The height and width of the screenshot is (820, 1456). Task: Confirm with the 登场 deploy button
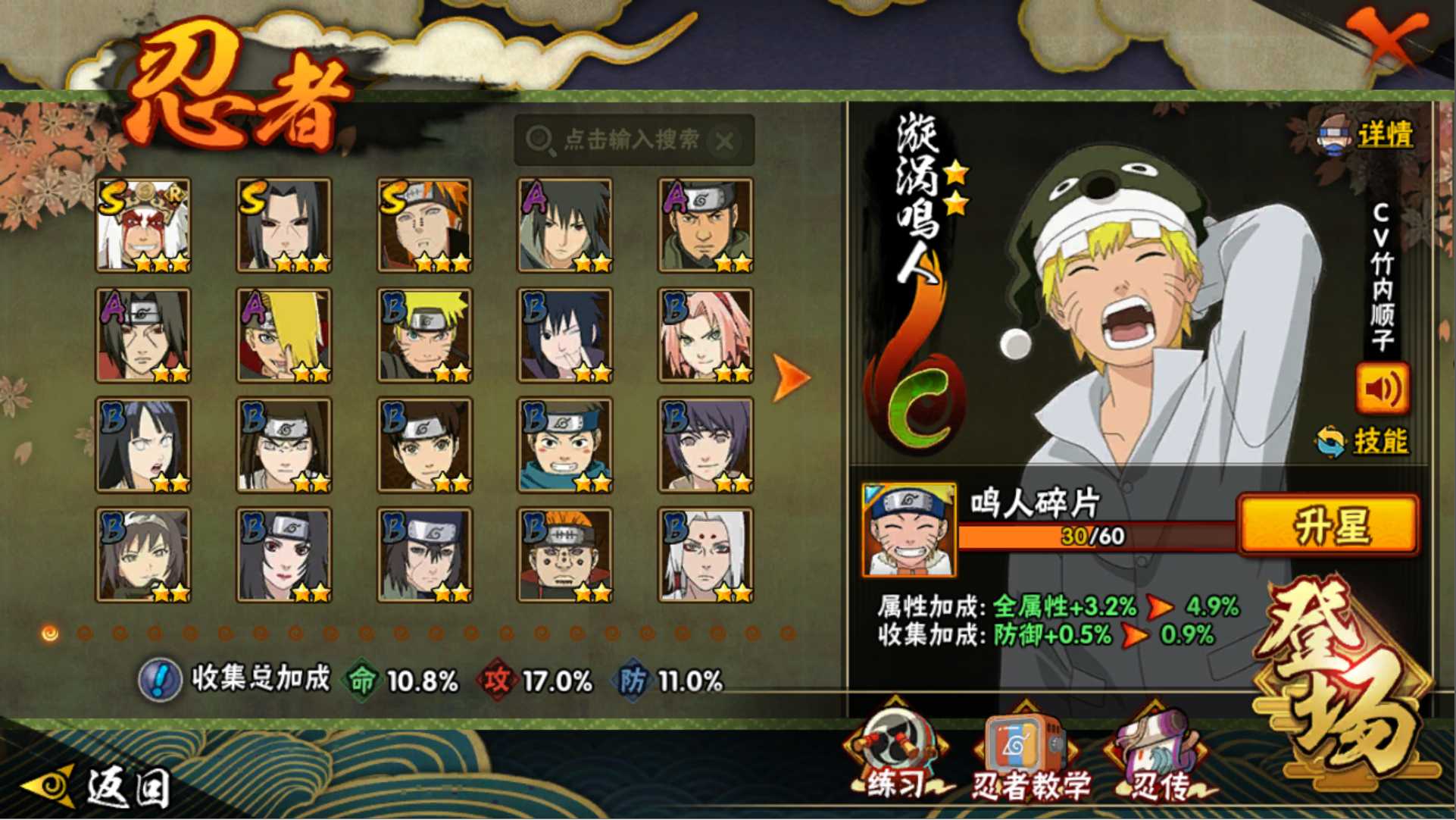coord(1342,682)
